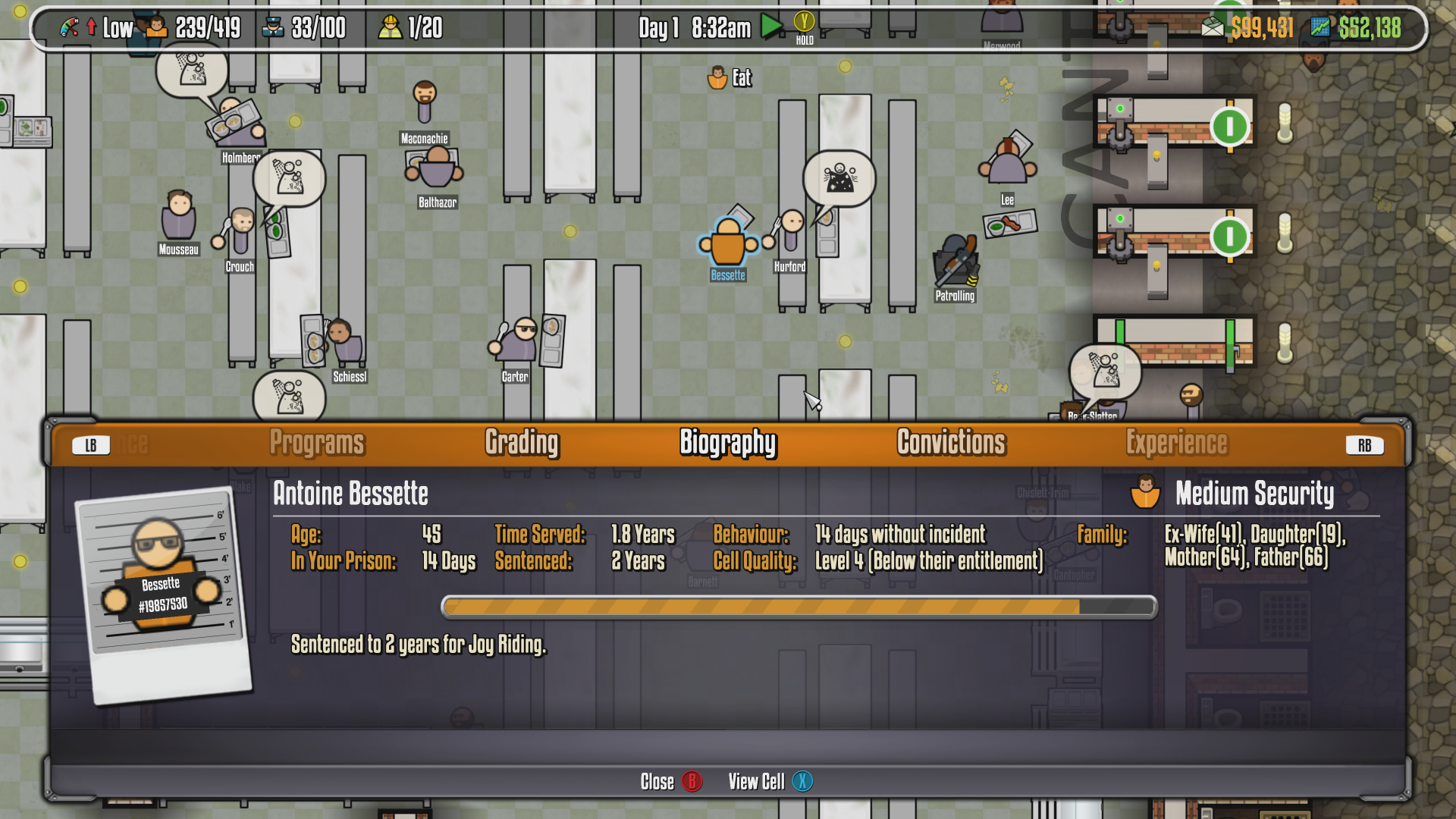Select the prisoner count icon
The height and width of the screenshot is (819, 1456).
click(156, 27)
